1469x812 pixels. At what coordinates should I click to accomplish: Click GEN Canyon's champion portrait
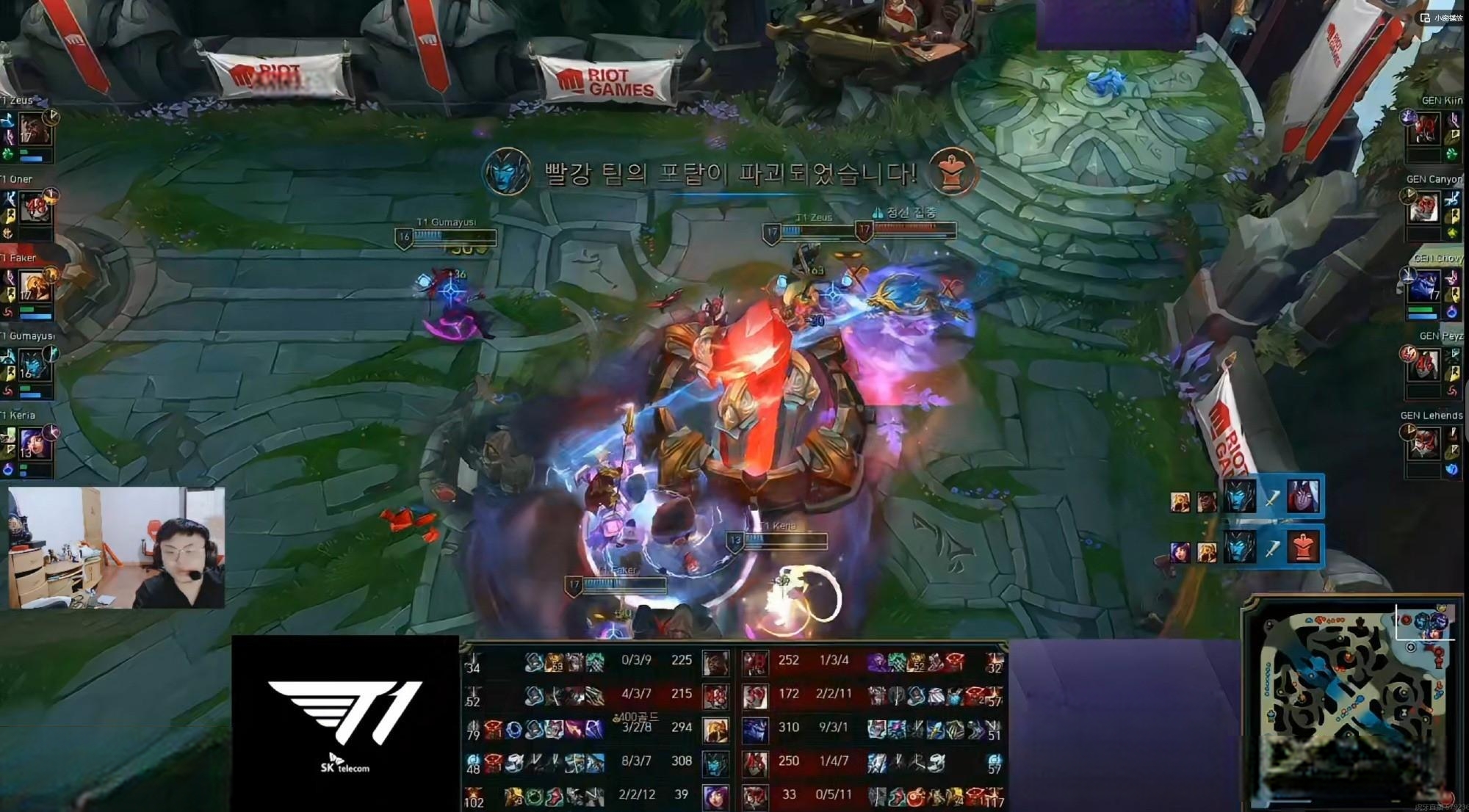[1425, 209]
